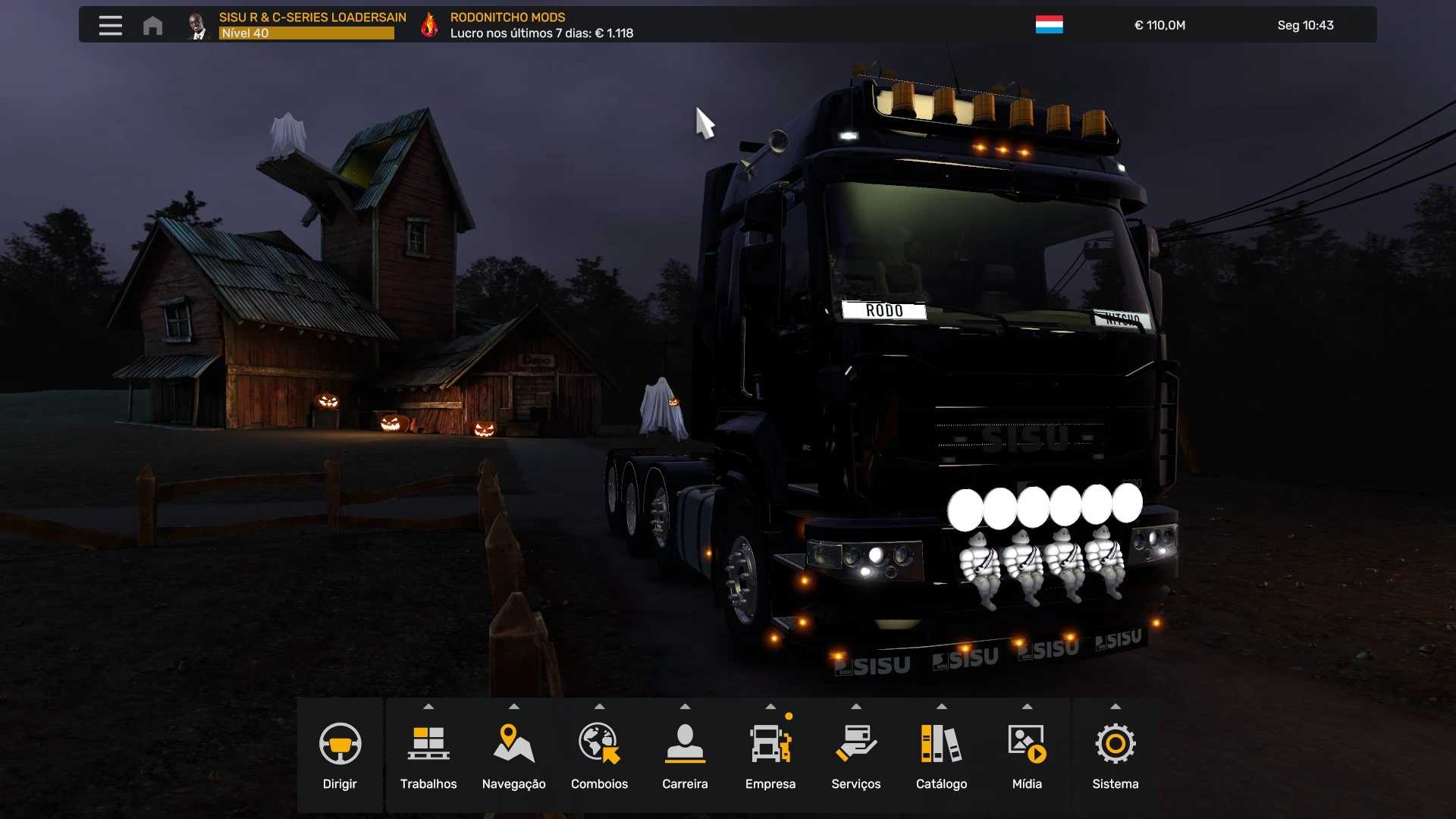Expand the arrow above Trabalhos

pyautogui.click(x=428, y=707)
